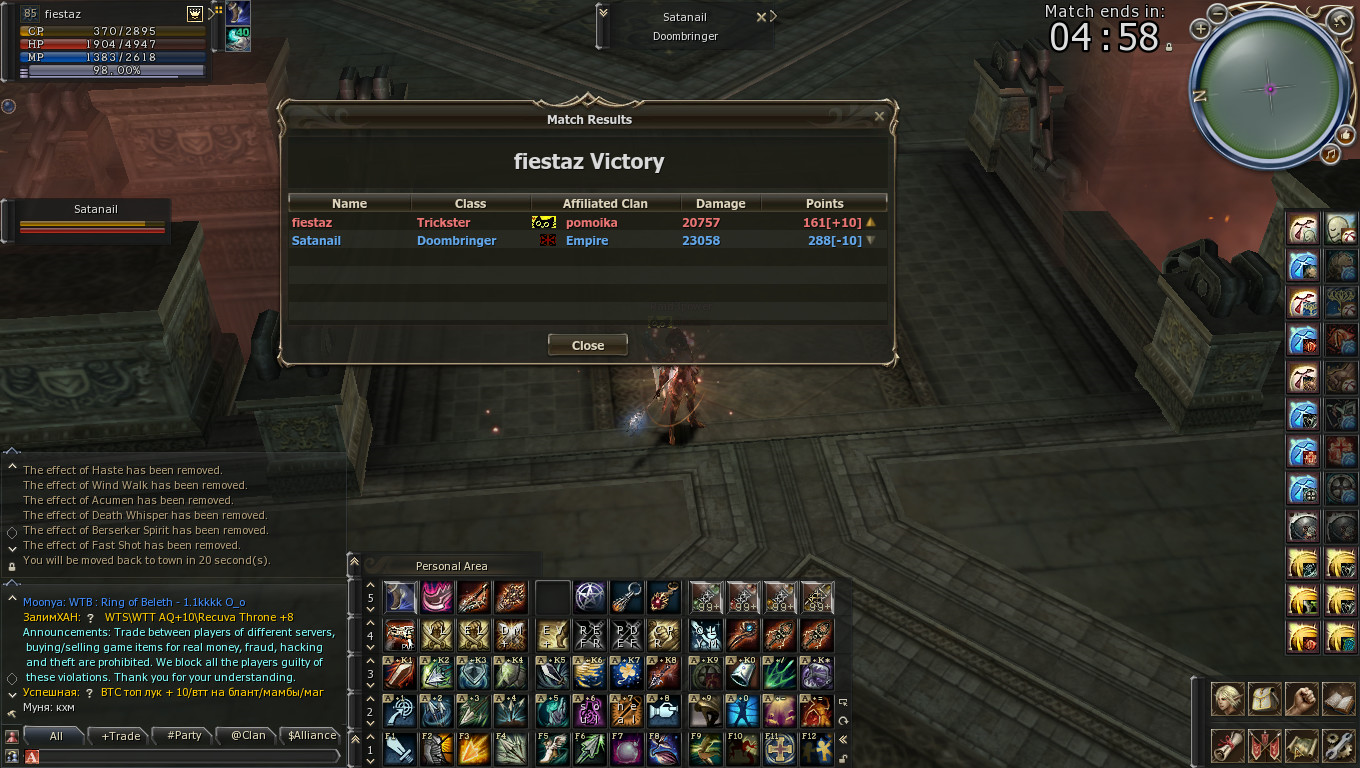
Task: Dismiss Match Results via the corner X
Action: point(879,117)
